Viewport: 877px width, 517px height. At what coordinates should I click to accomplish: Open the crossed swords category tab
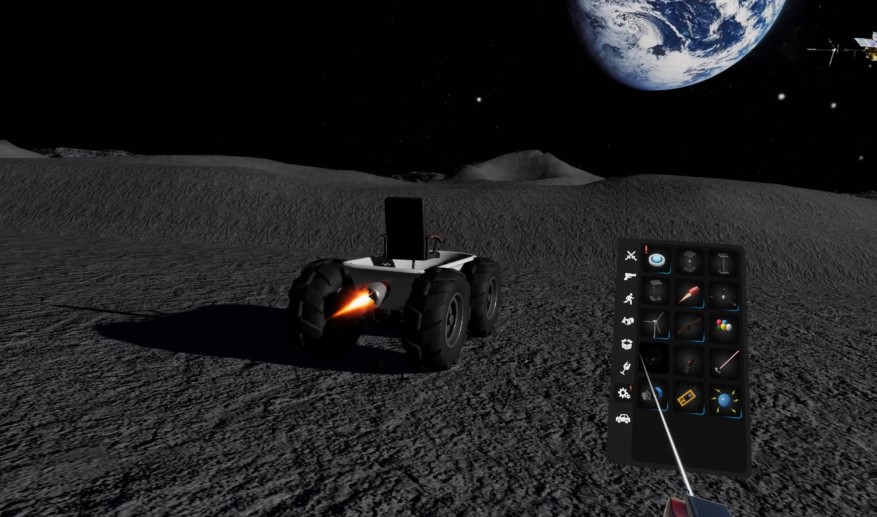pyautogui.click(x=629, y=256)
